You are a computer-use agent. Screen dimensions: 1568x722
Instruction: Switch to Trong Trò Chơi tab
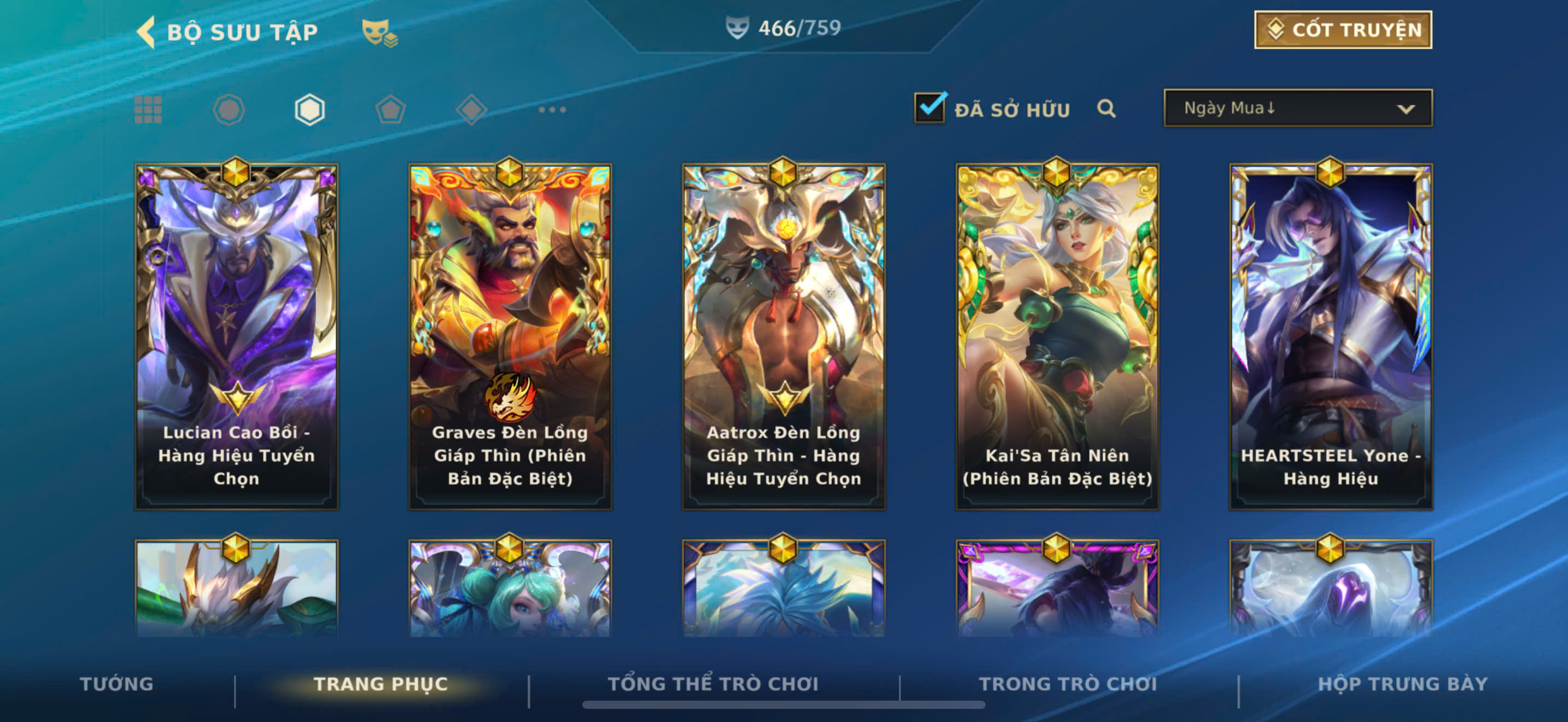[1068, 684]
